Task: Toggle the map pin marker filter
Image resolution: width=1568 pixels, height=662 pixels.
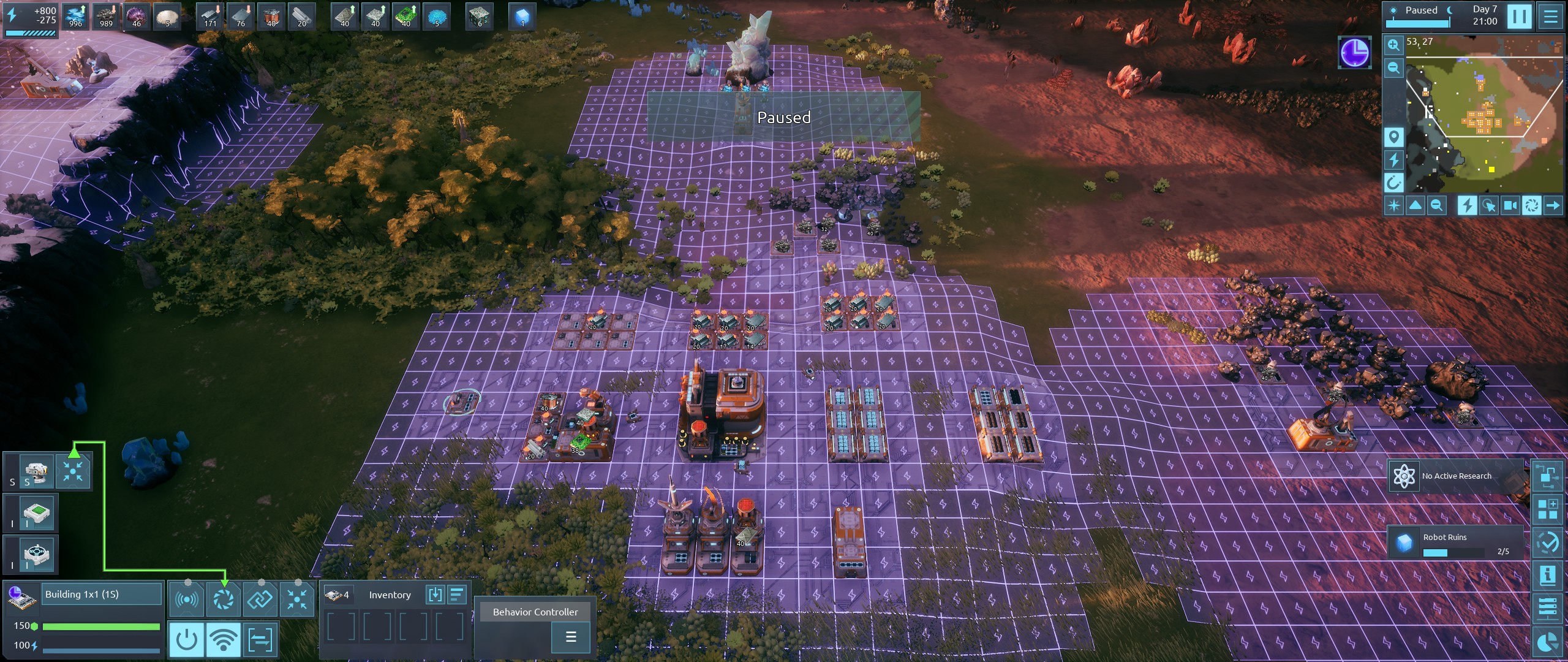Action: 1393,137
